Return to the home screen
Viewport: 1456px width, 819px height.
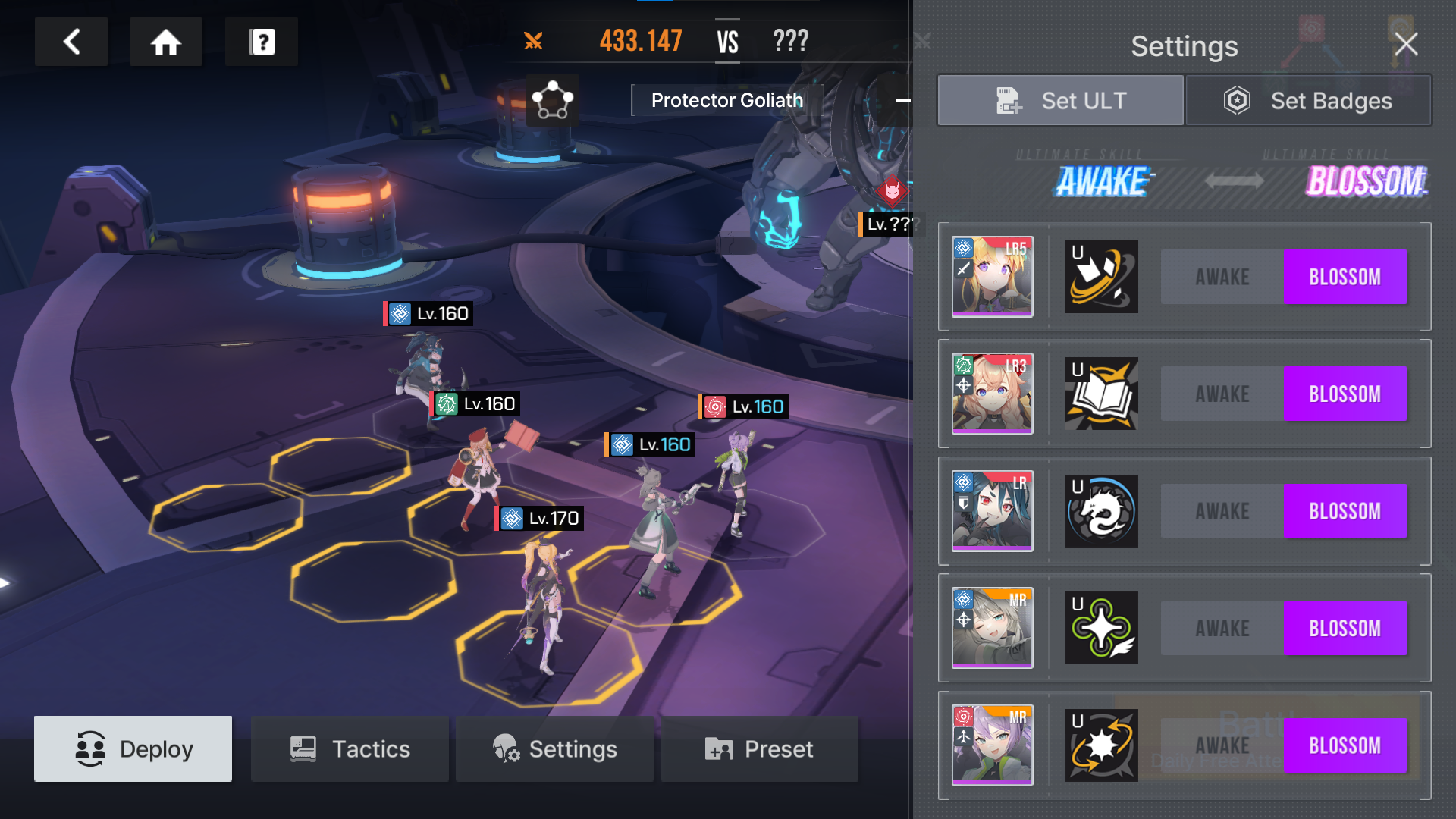[166, 42]
